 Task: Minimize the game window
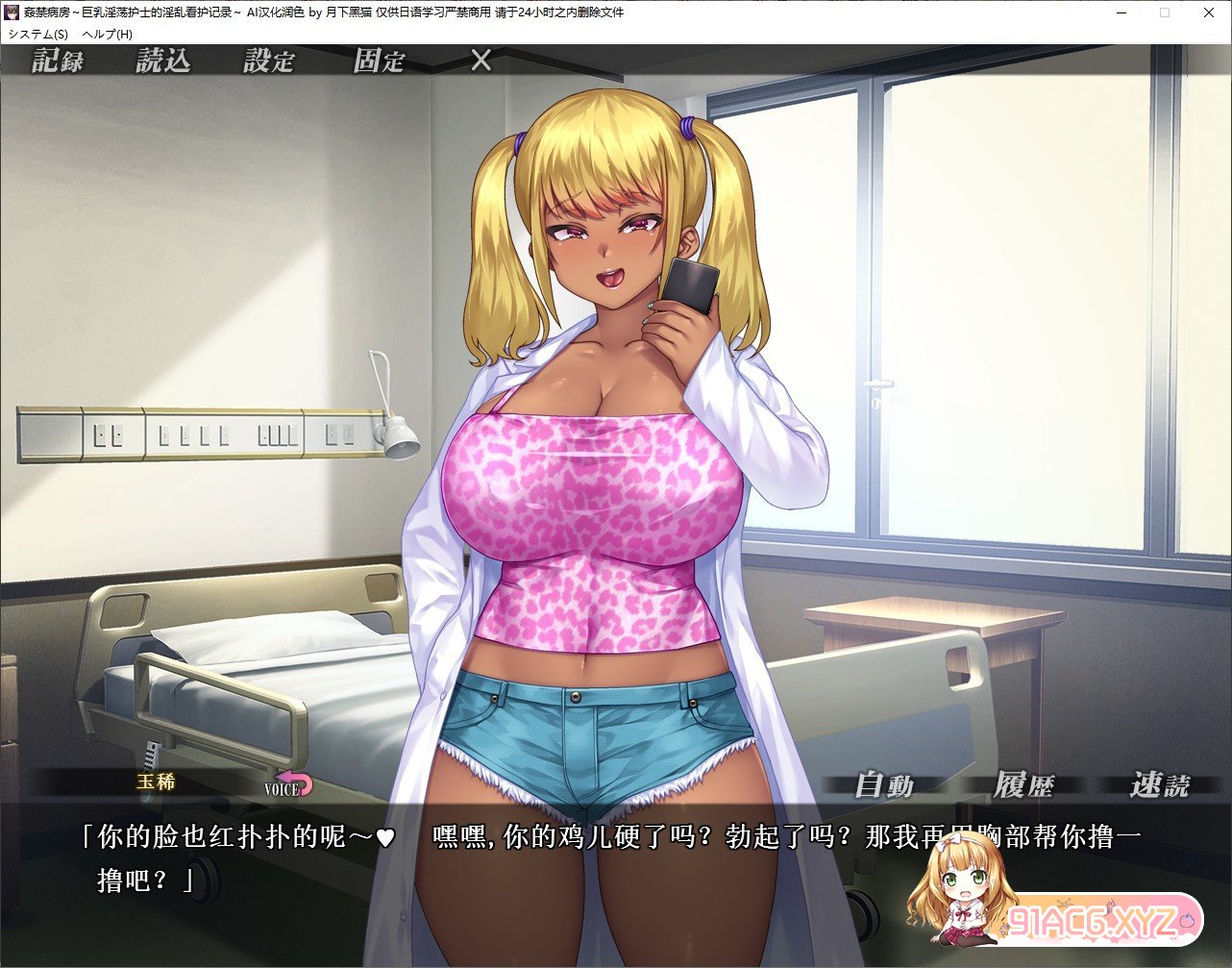click(1122, 12)
